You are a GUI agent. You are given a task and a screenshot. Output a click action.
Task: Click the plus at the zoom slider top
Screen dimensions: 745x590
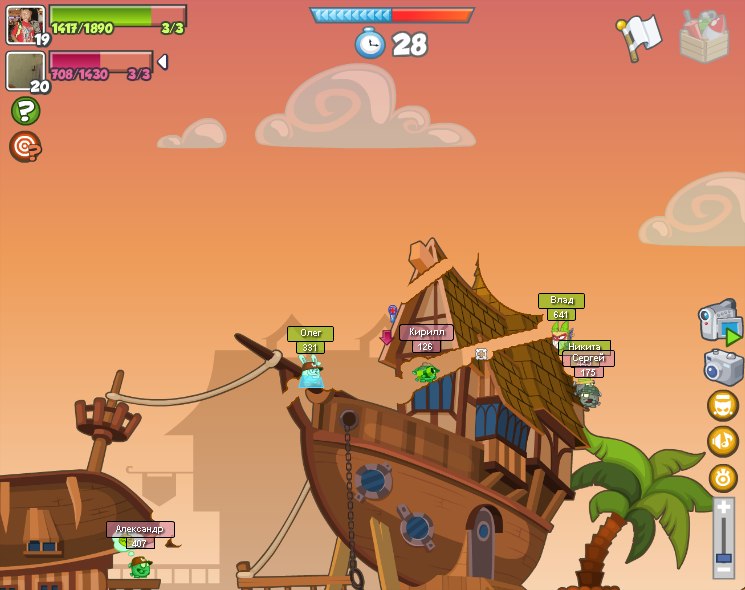[723, 508]
